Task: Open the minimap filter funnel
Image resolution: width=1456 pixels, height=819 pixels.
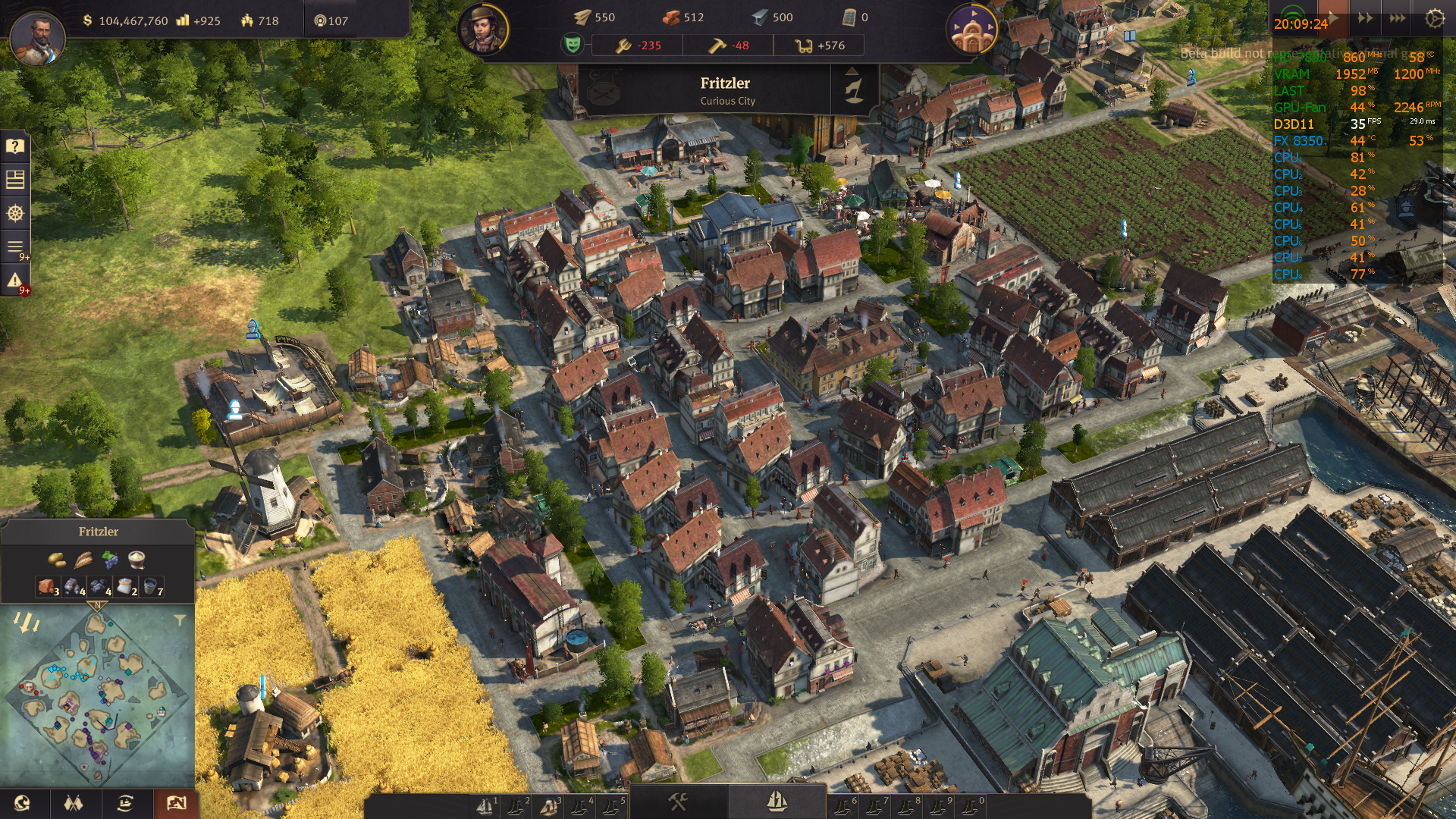Action: 180,620
